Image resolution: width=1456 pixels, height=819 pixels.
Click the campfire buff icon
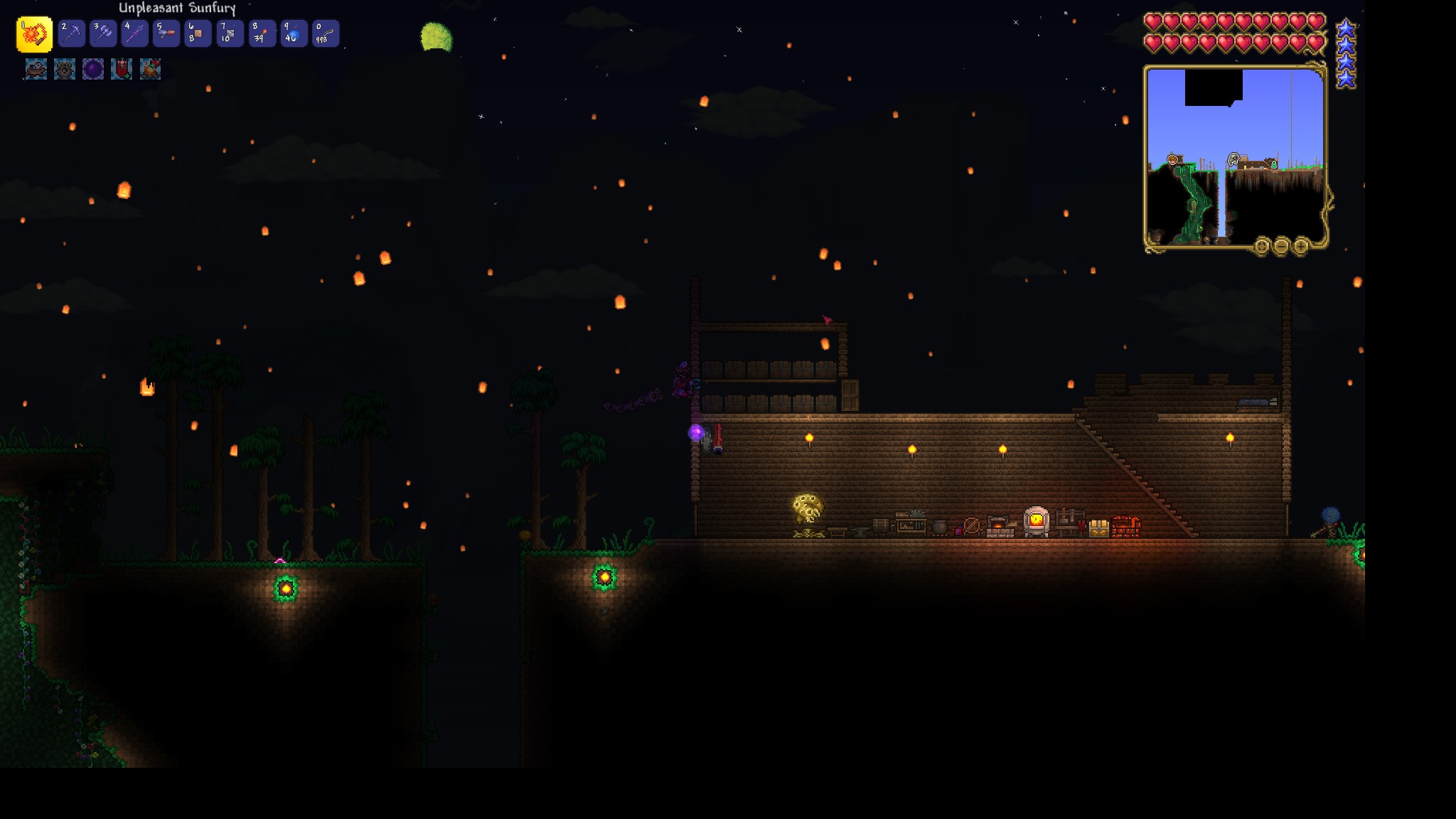tap(150, 69)
